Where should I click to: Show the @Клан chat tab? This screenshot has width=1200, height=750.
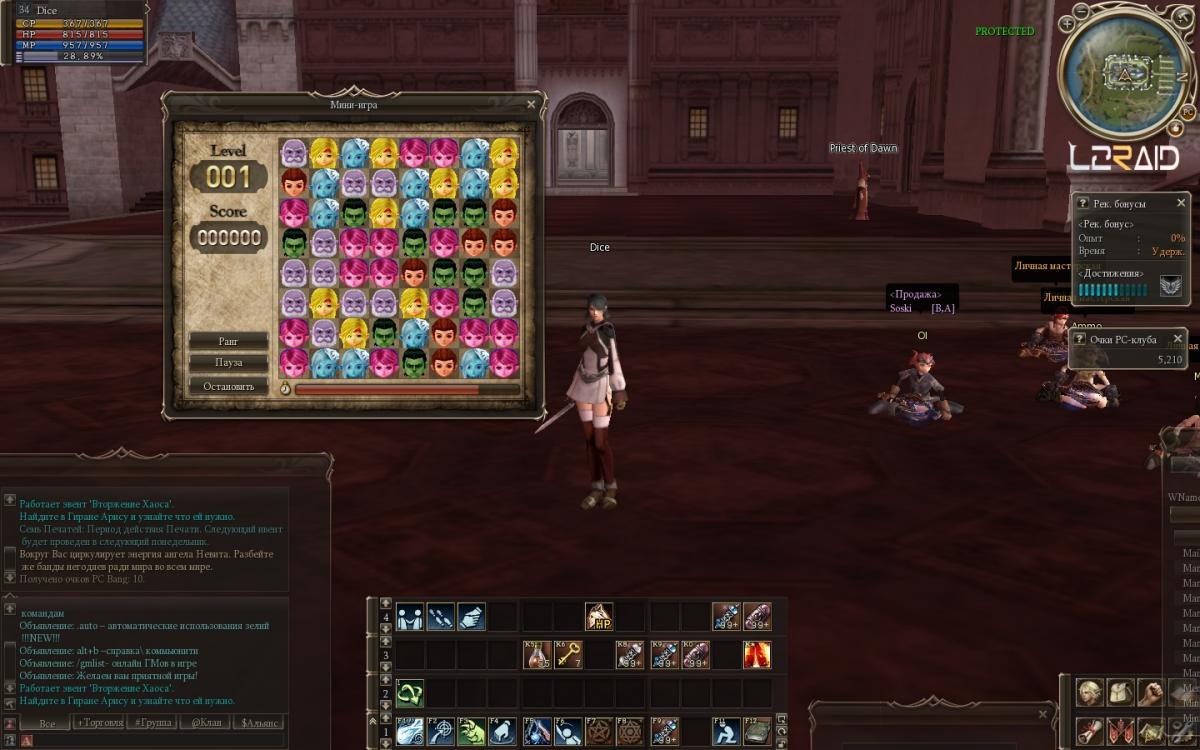coord(205,722)
